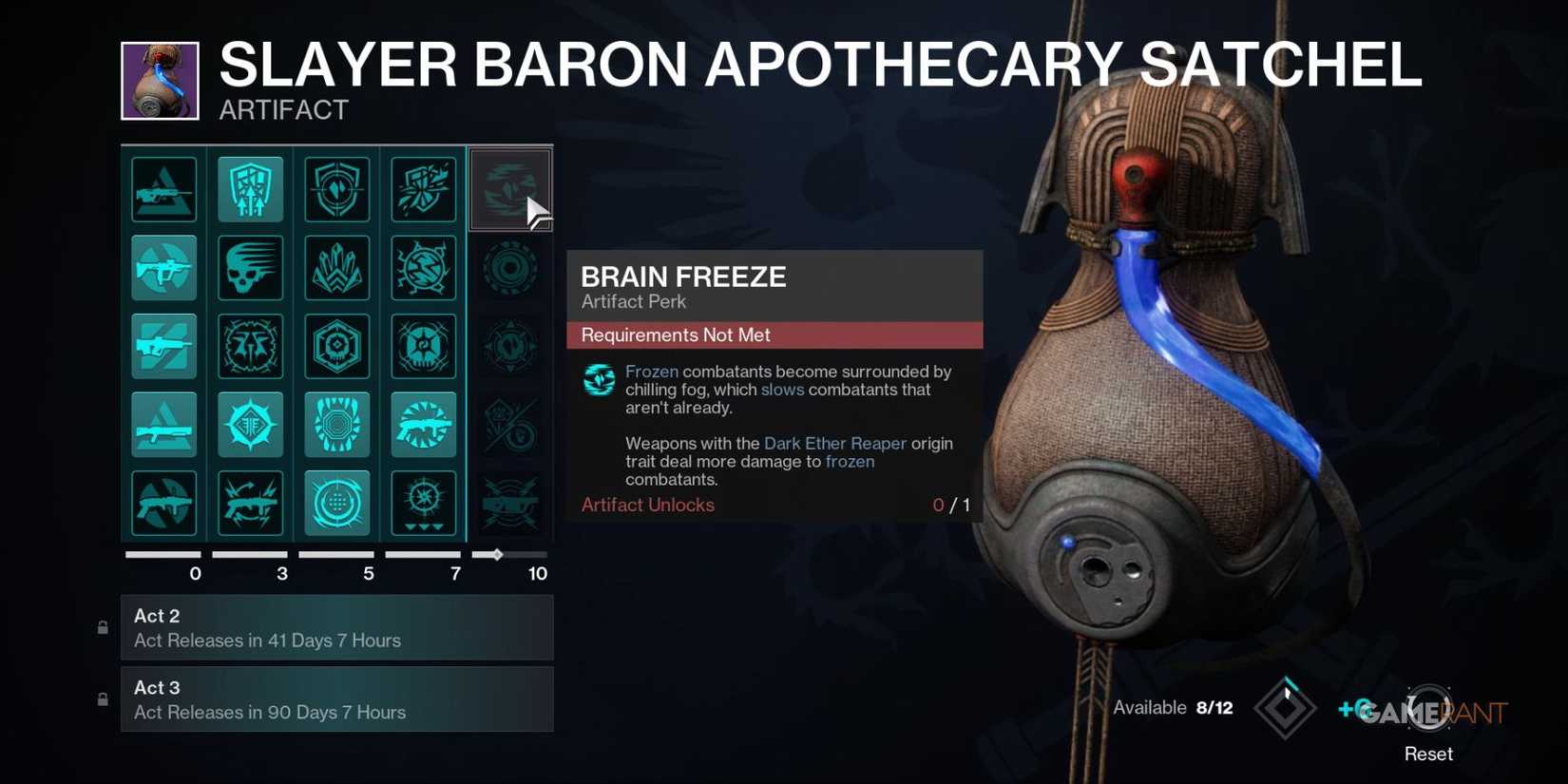Expand the locked Act 3 section
This screenshot has height=784, width=1568.
(337, 699)
